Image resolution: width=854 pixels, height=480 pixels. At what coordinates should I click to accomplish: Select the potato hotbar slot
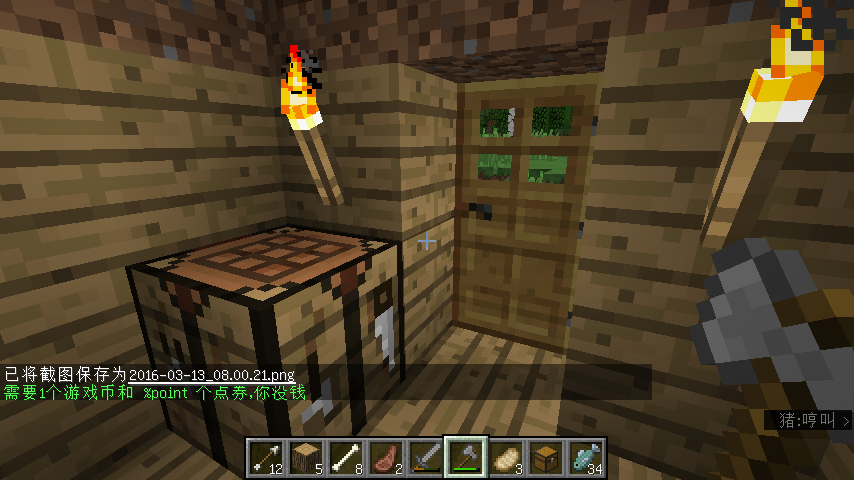pos(506,457)
